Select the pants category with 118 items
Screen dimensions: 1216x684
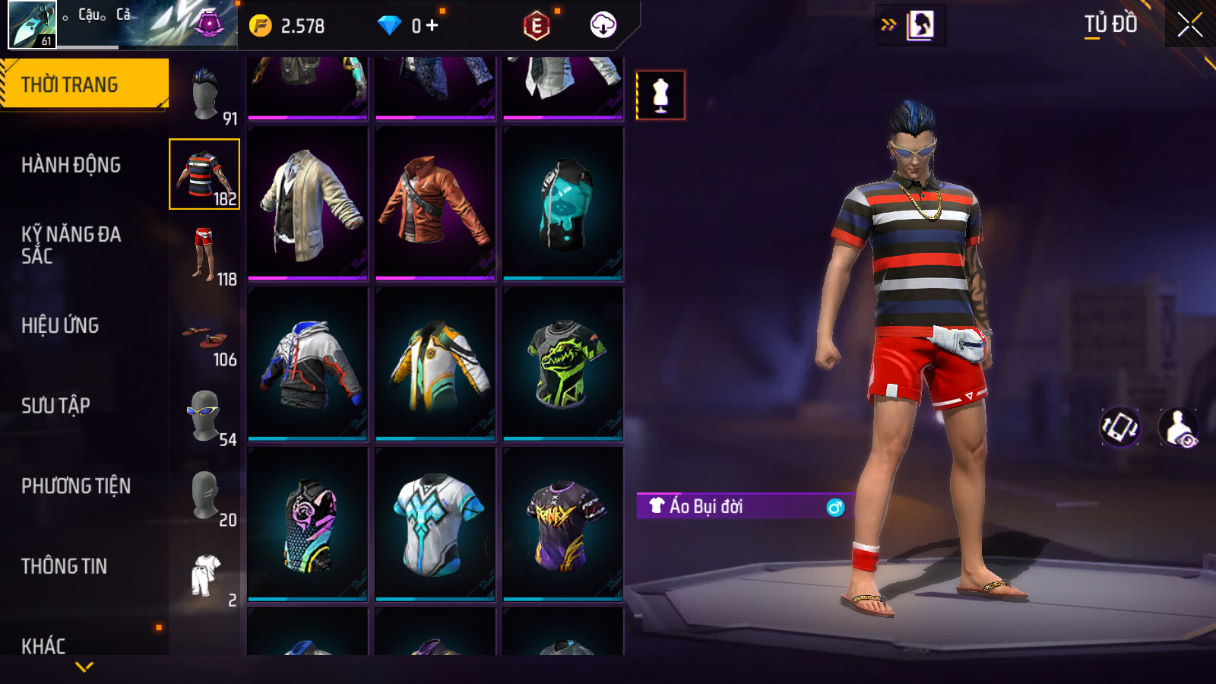tap(205, 255)
